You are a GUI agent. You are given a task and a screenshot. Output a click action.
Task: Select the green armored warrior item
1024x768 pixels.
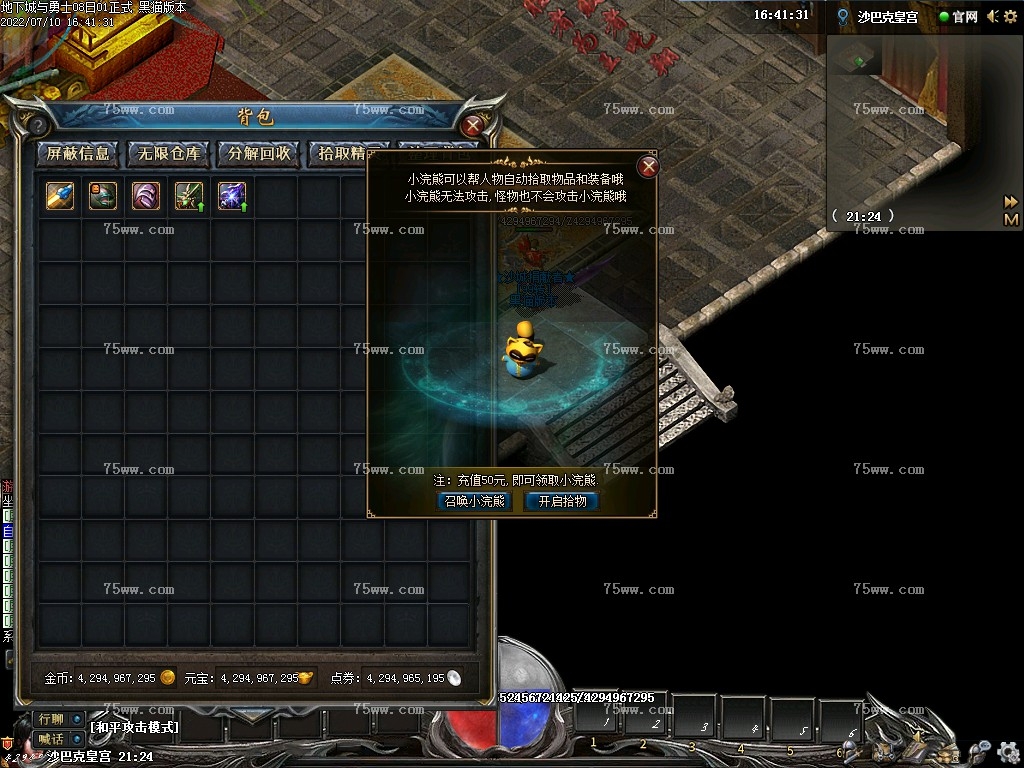(189, 196)
